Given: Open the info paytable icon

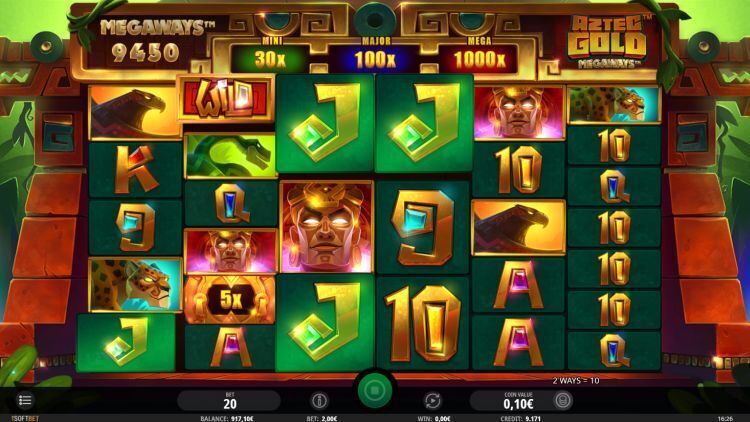Looking at the screenshot, I should [320, 400].
